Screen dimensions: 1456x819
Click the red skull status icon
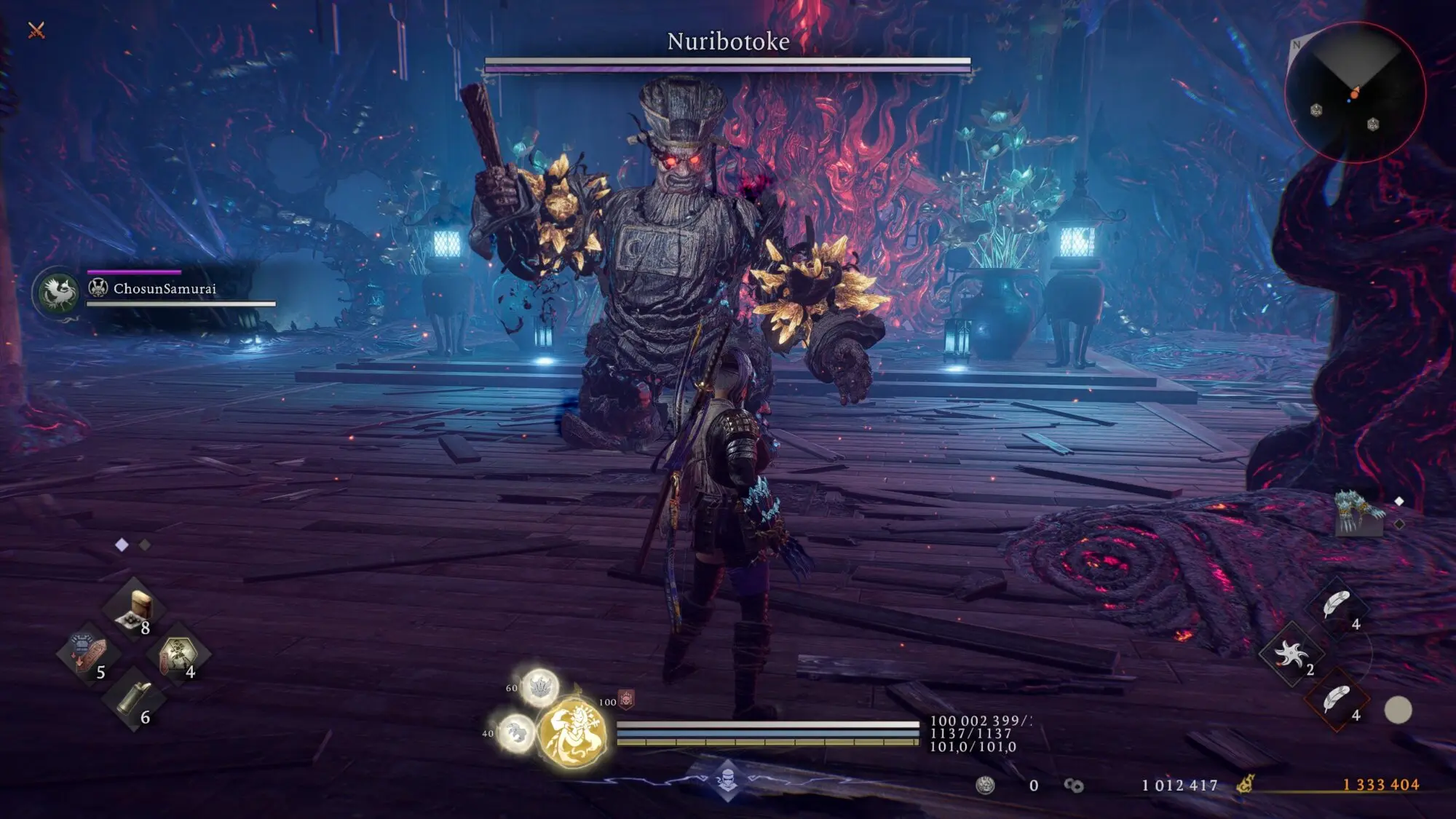(626, 700)
